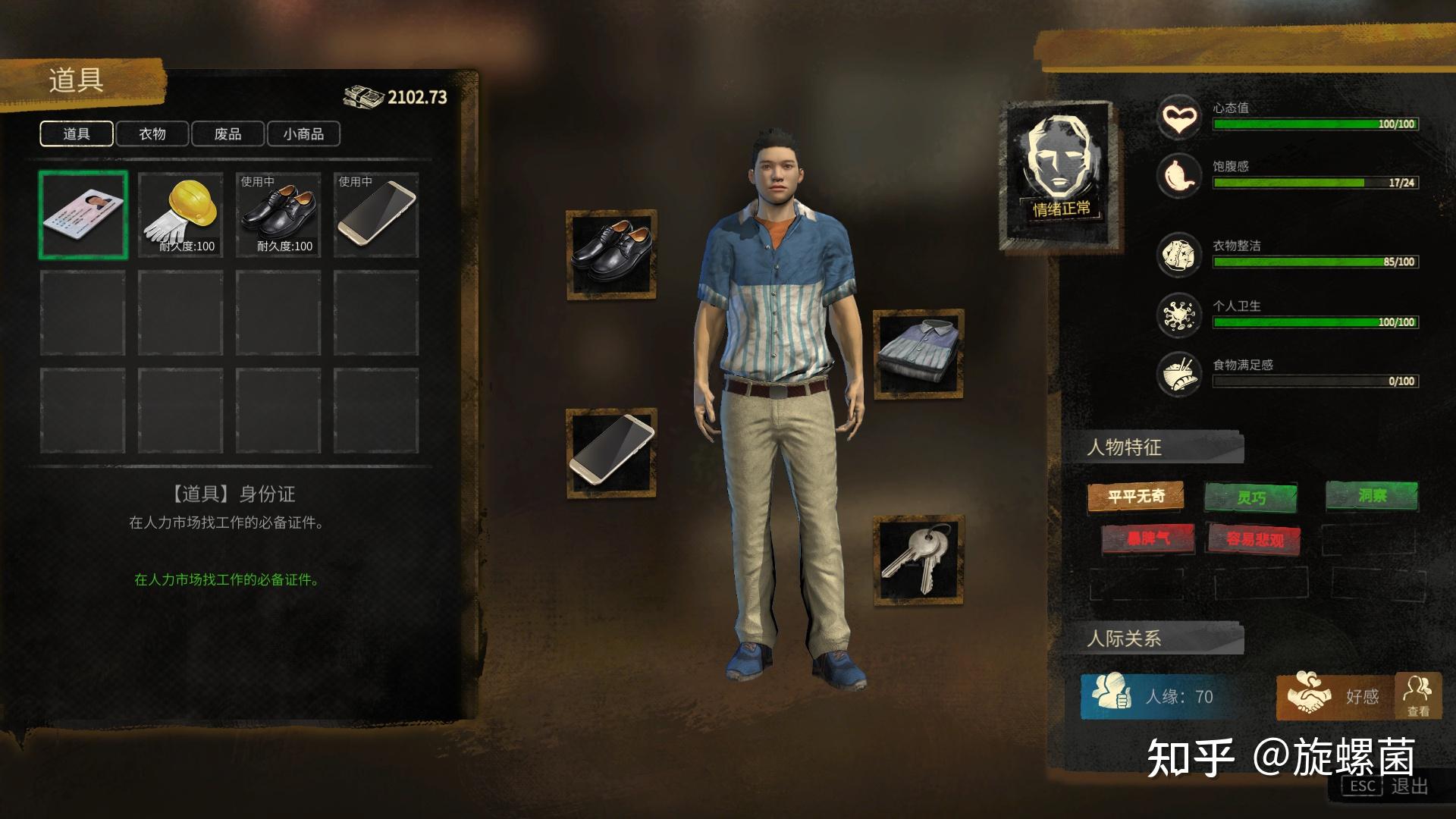Select the black leather shoes inventory slot
This screenshot has width=1456, height=819.
(x=278, y=215)
